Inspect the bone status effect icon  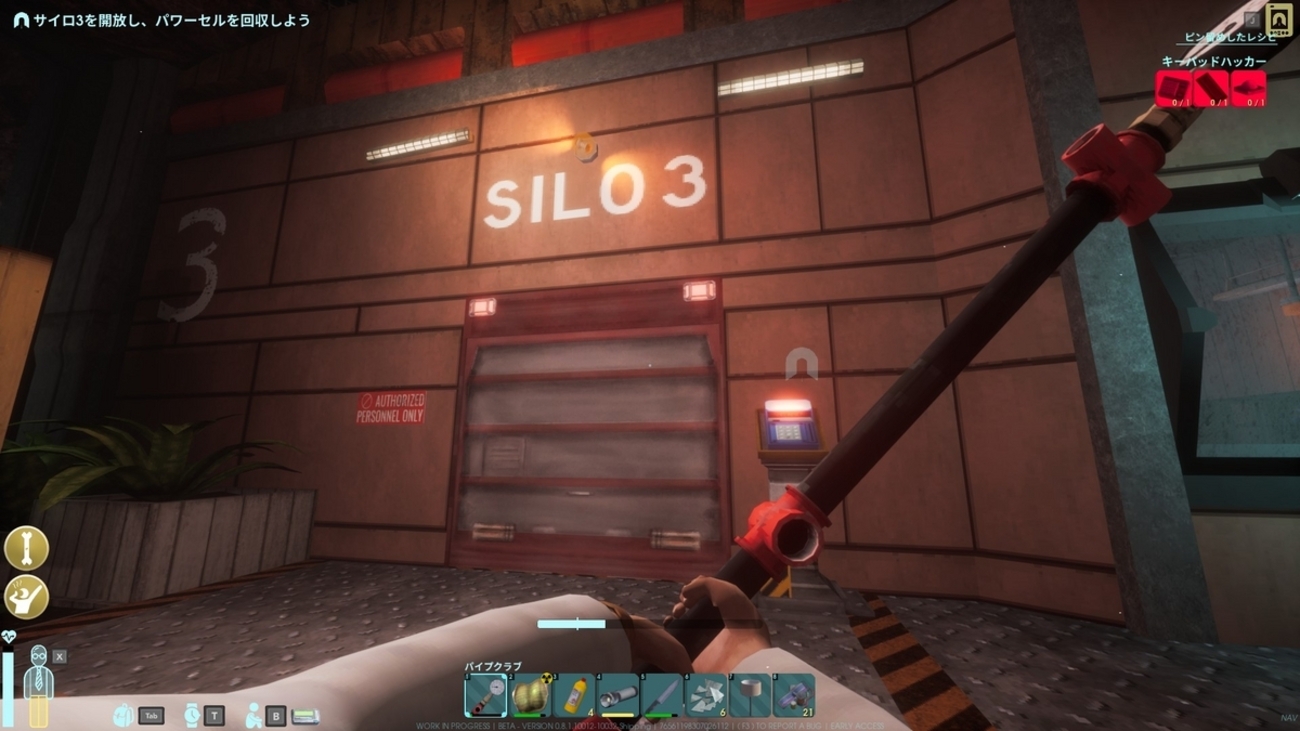tap(26, 548)
